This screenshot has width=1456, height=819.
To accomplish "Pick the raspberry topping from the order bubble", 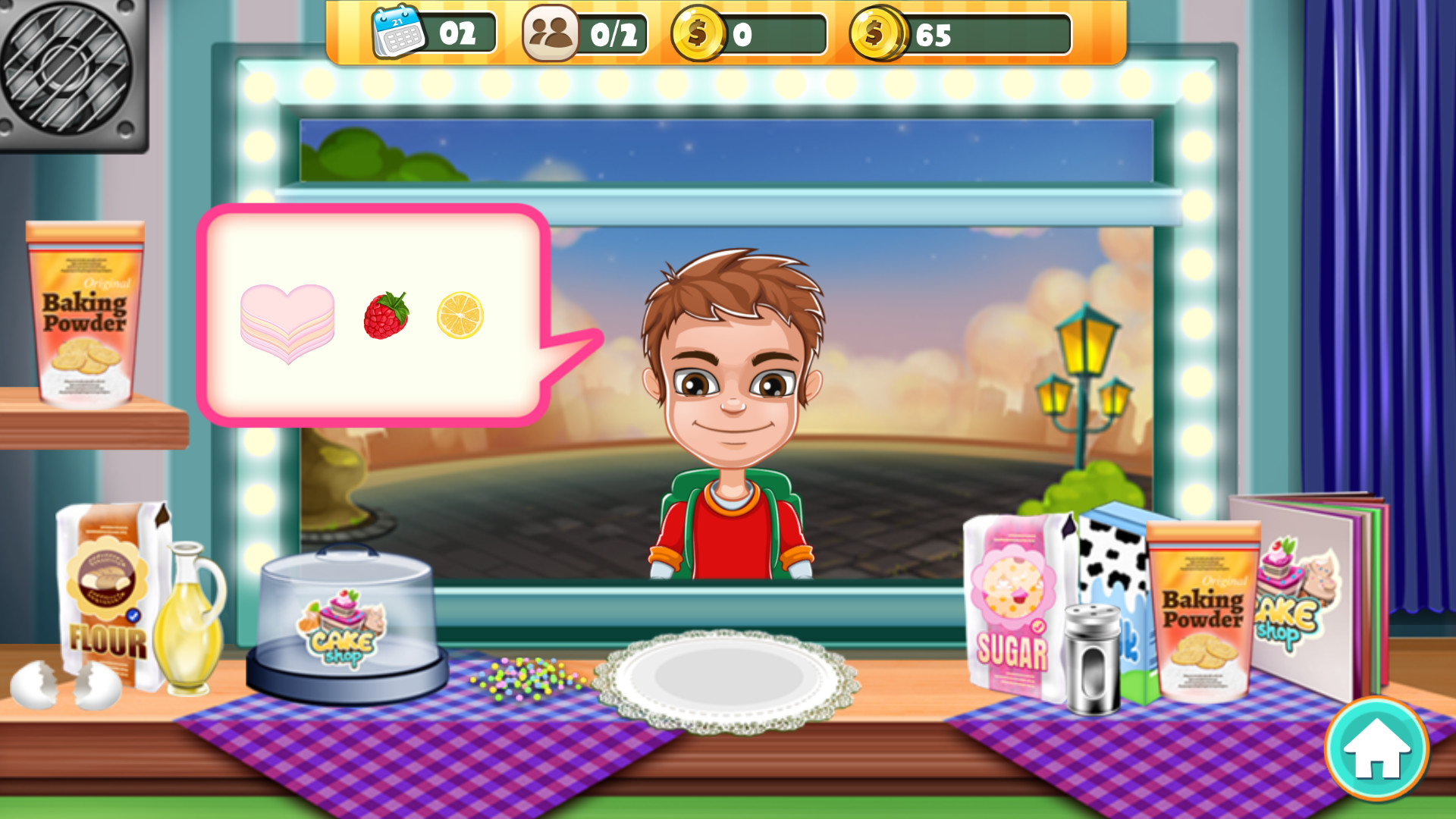I will pyautogui.click(x=385, y=313).
